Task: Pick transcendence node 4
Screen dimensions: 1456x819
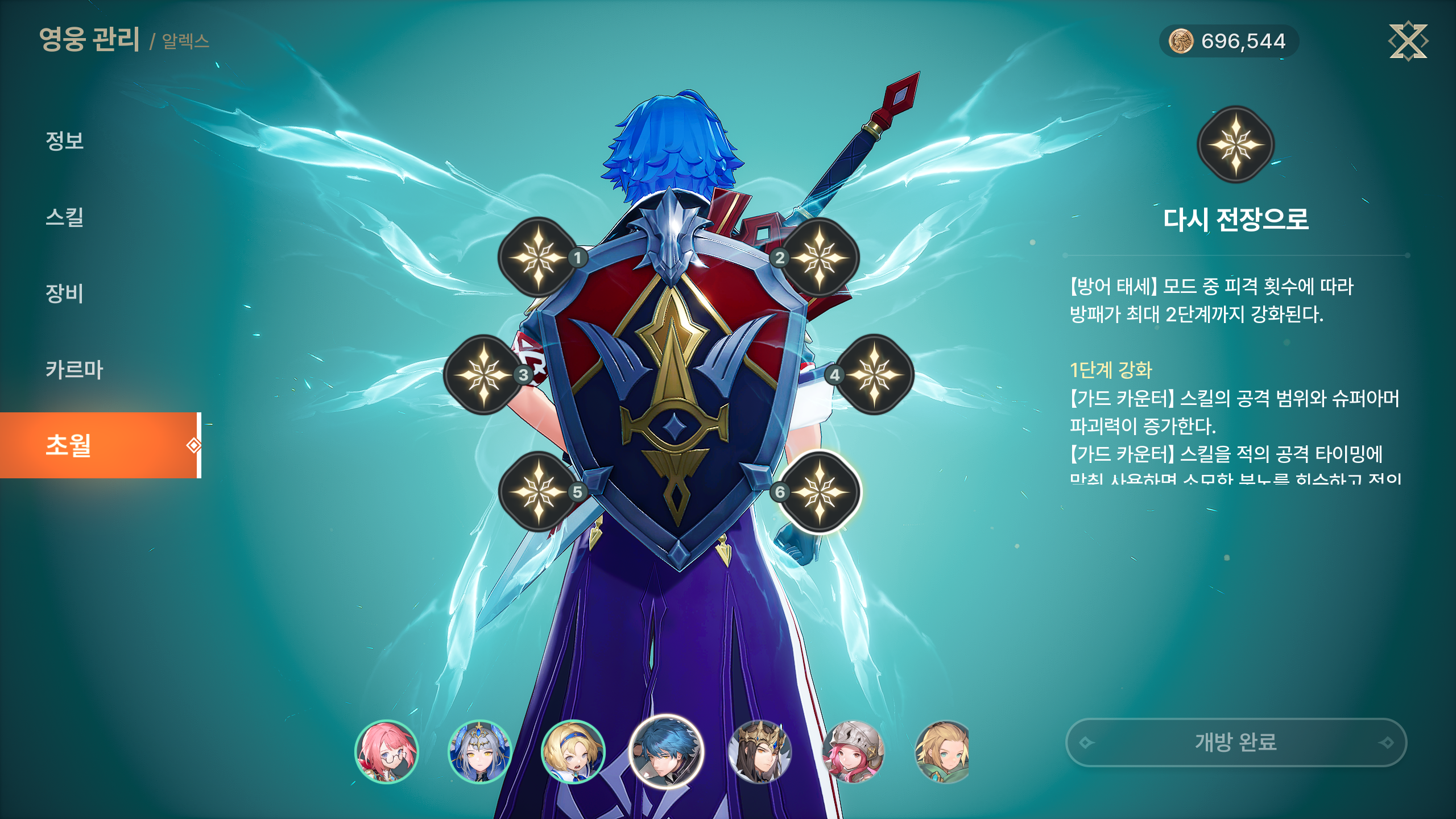Action: coord(874,375)
